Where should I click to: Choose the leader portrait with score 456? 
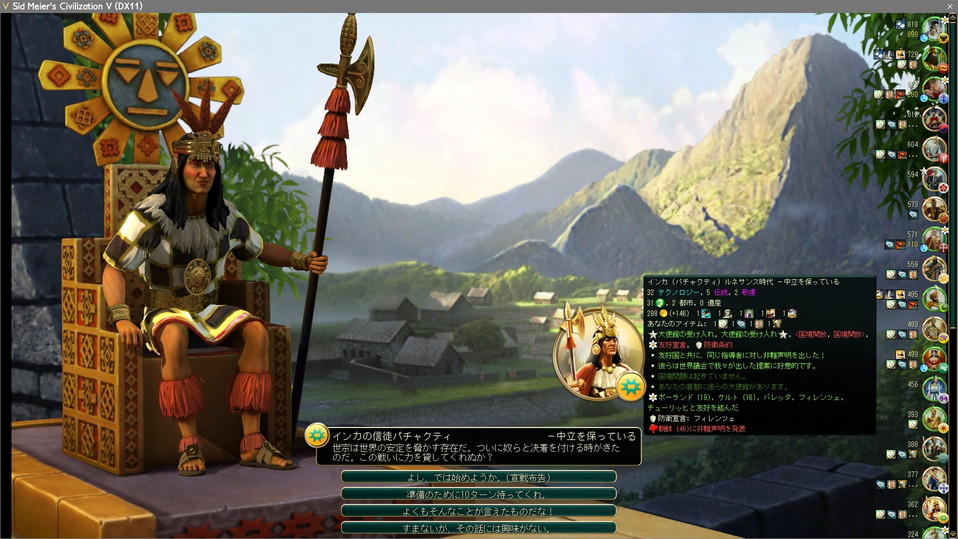[x=934, y=389]
